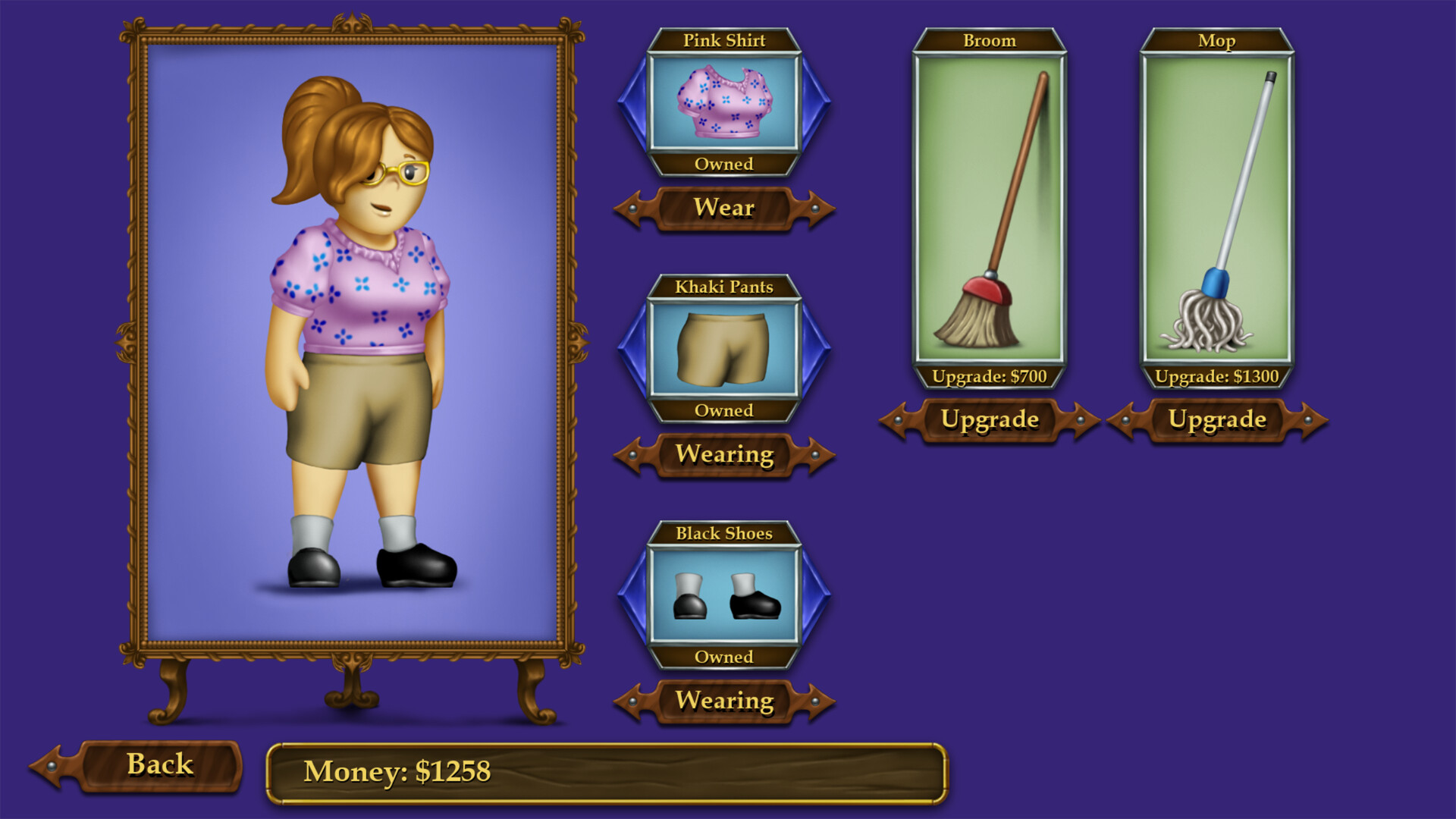Screen dimensions: 1456x819
Task: Toggle the Khaki Pants Wearing state
Action: 726,454
